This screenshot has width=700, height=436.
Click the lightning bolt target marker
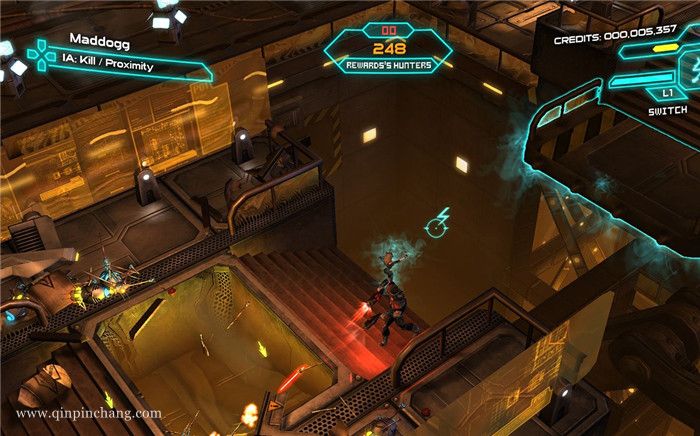coord(437,224)
